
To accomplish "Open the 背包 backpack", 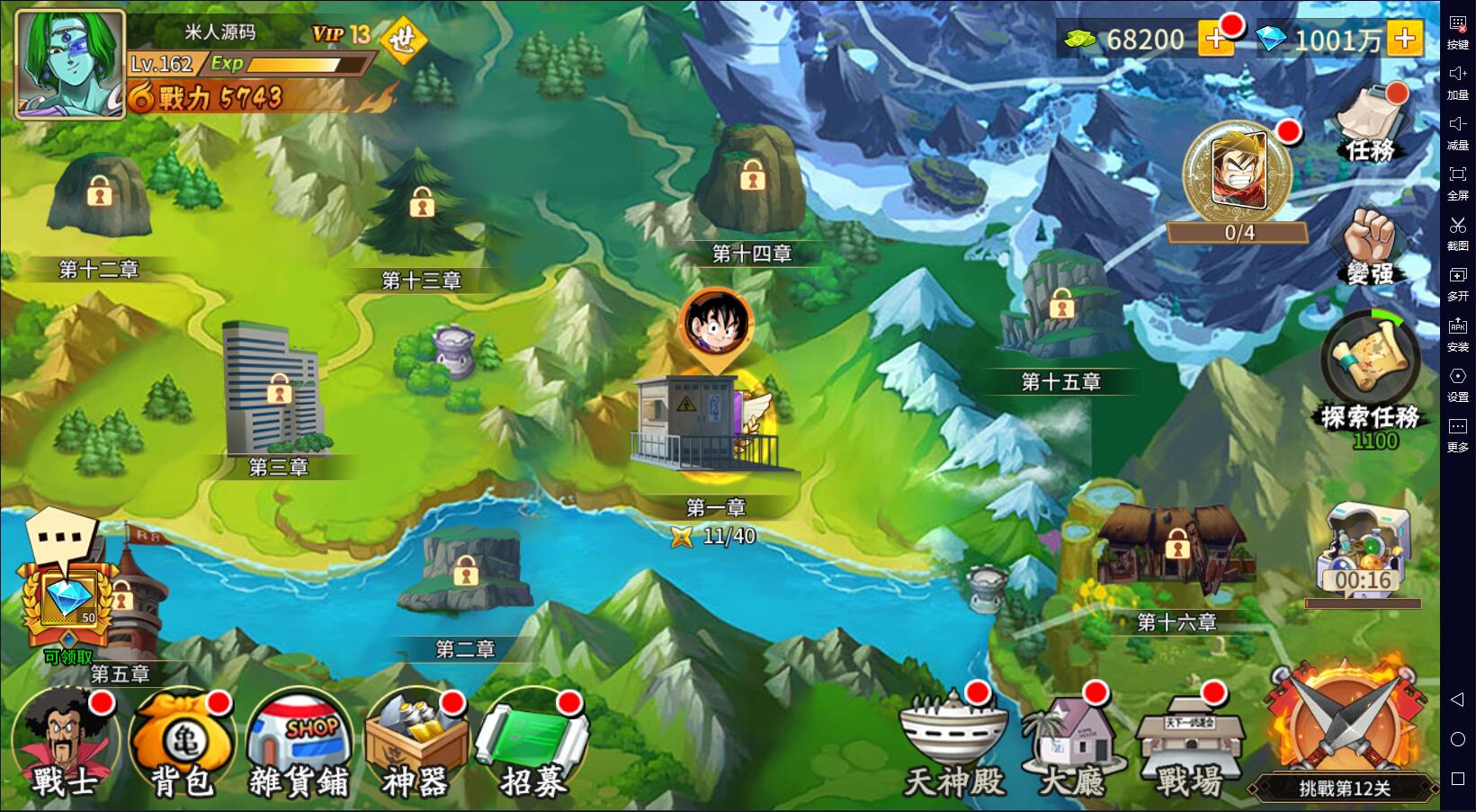I will [x=183, y=744].
